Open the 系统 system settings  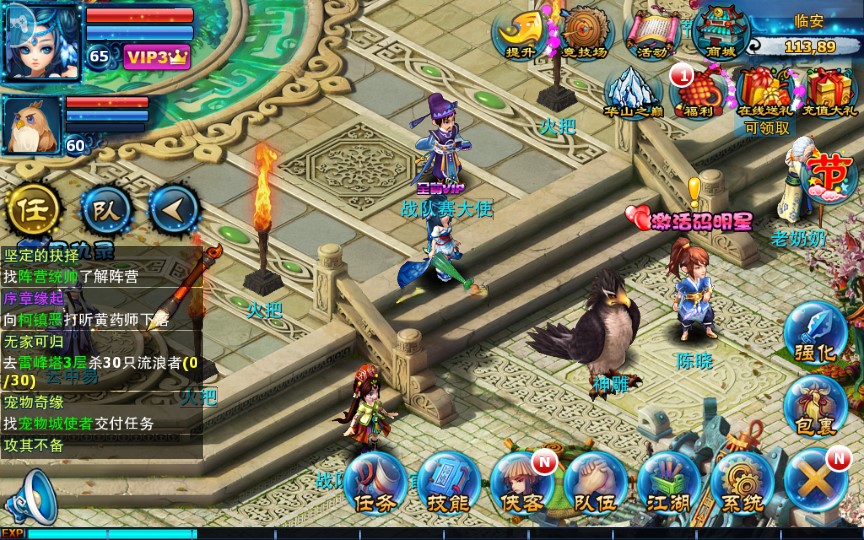tap(742, 482)
